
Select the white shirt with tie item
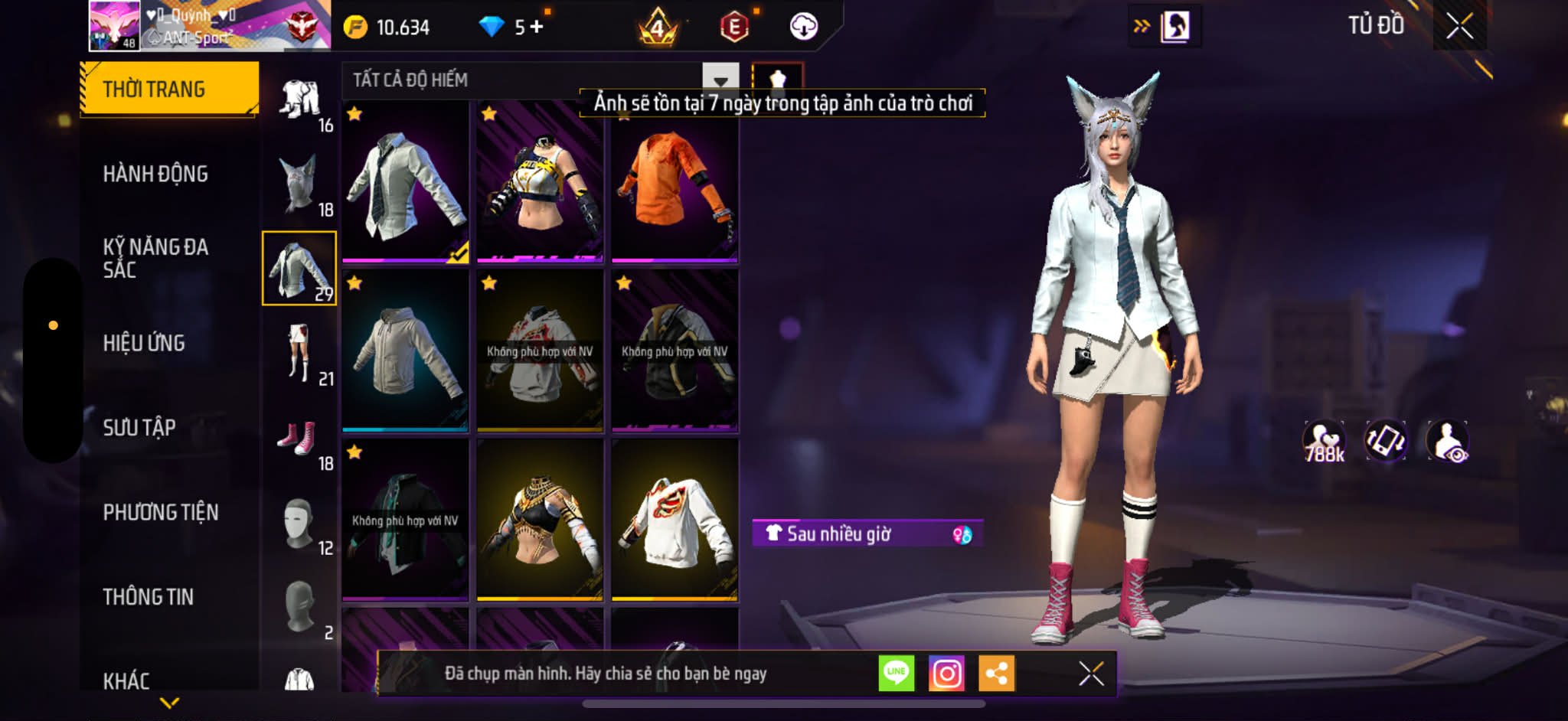(405, 184)
